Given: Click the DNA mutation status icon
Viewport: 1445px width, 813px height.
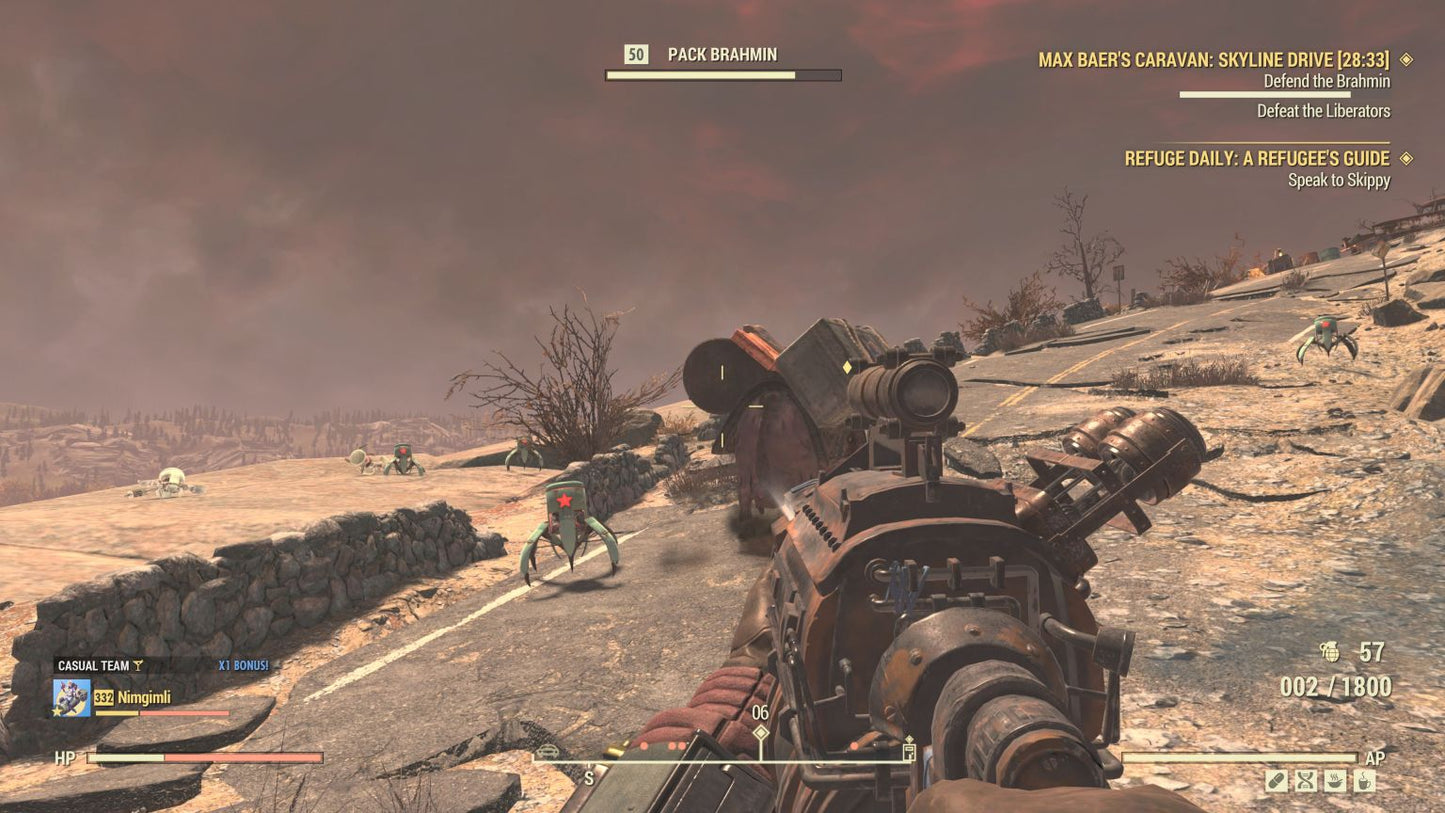Looking at the screenshot, I should (x=1305, y=781).
